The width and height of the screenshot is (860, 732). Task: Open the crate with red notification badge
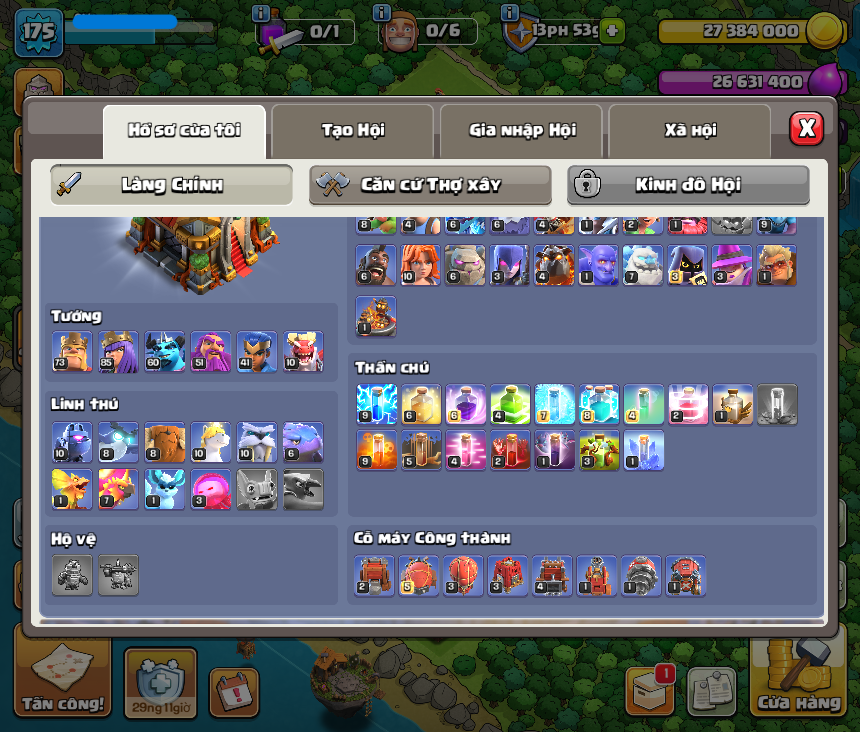click(649, 691)
